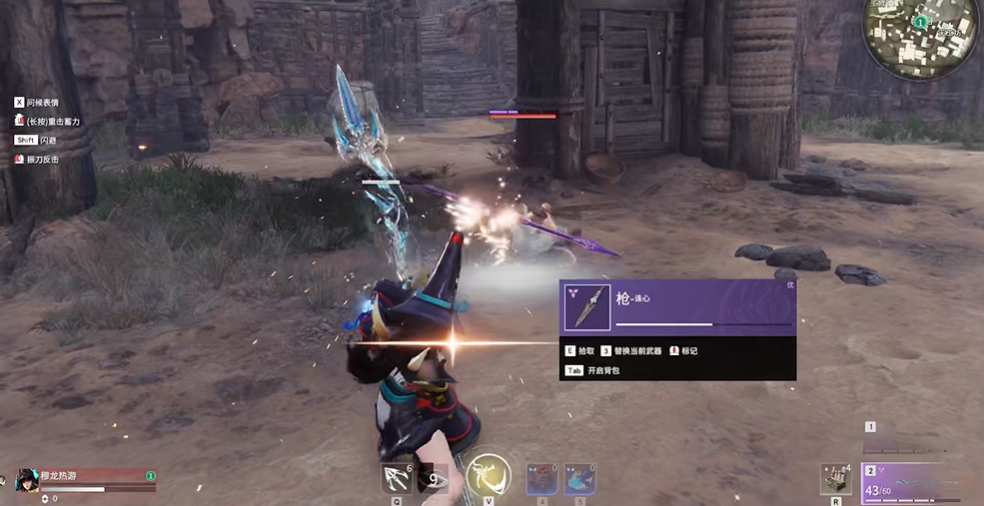This screenshot has height=506, width=984.
Task: Select the spear weapon icon in the pickup panel
Action: click(587, 307)
